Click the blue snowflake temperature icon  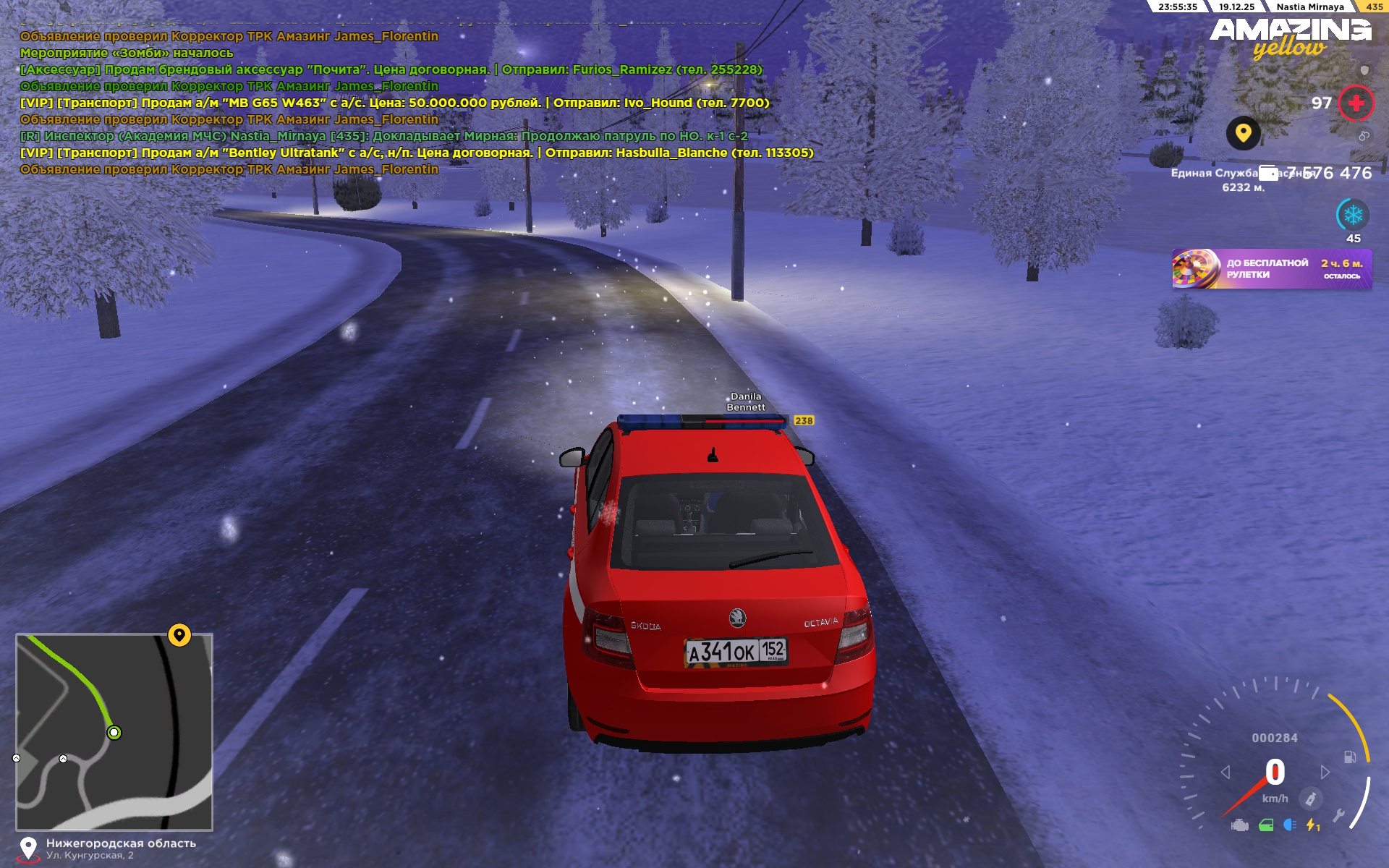[x=1353, y=215]
